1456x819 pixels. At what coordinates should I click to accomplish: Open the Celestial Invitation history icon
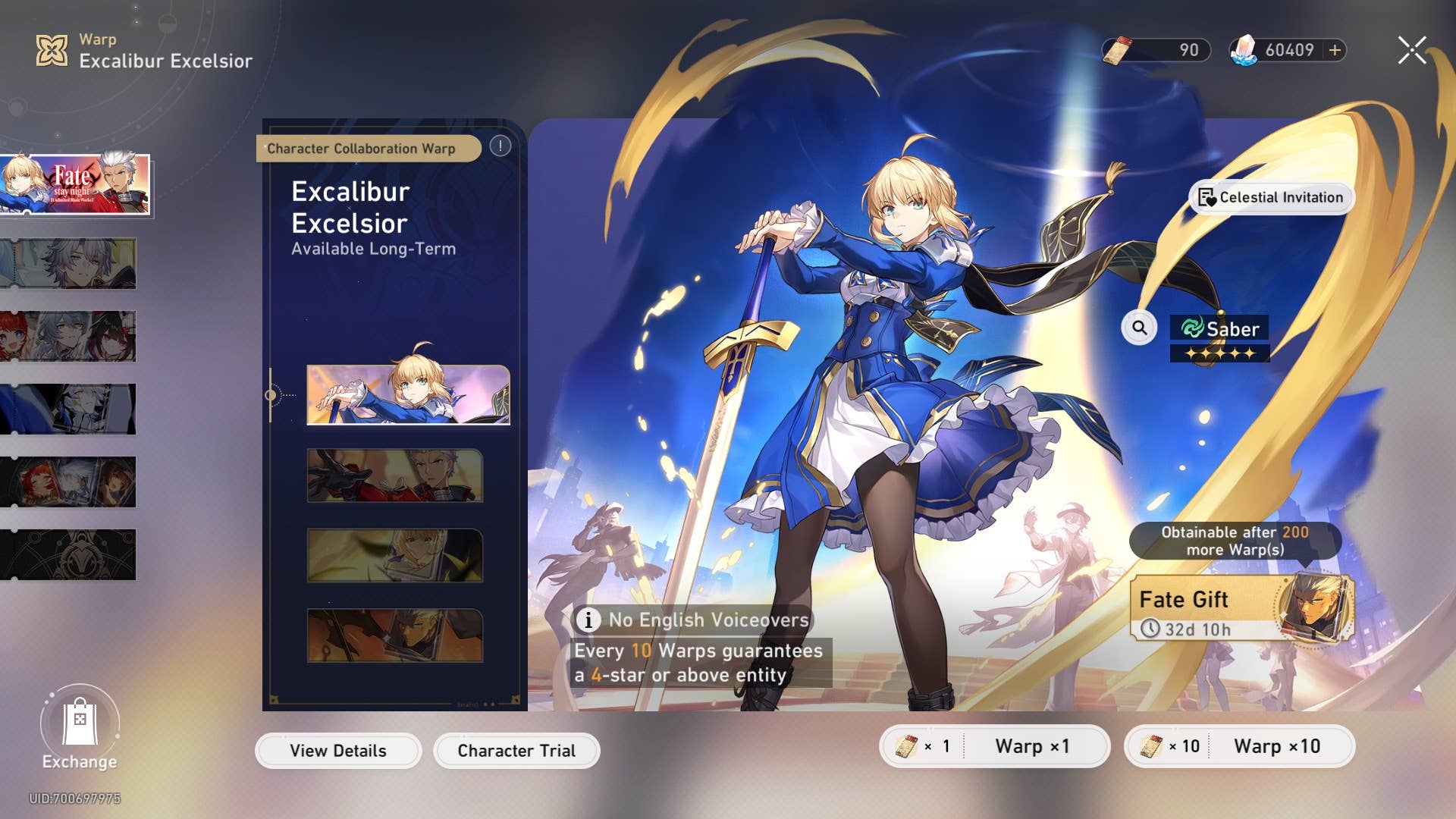coord(1208,197)
